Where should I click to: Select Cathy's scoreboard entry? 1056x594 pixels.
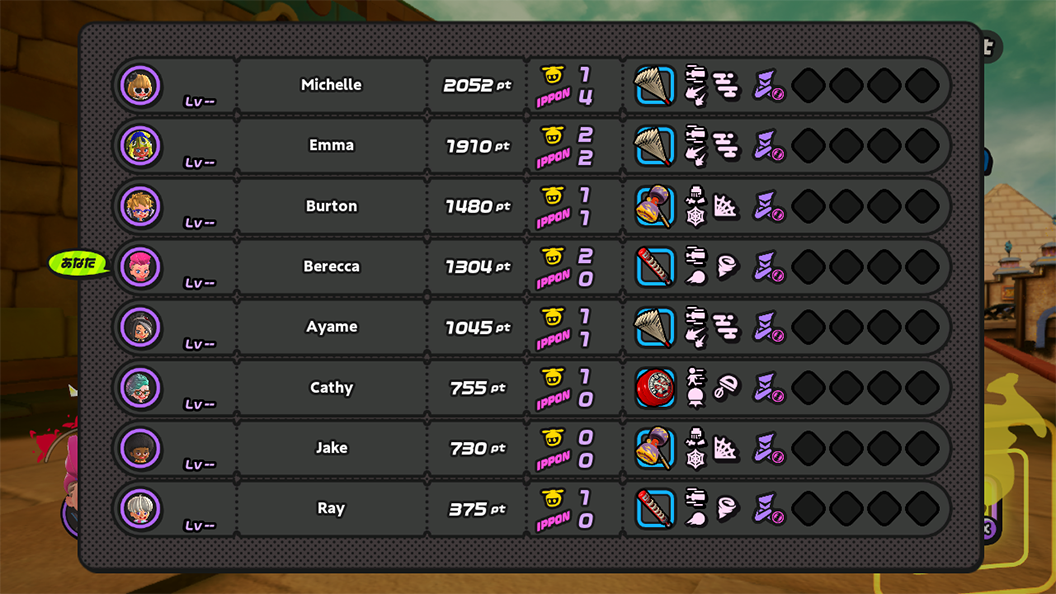(331, 388)
